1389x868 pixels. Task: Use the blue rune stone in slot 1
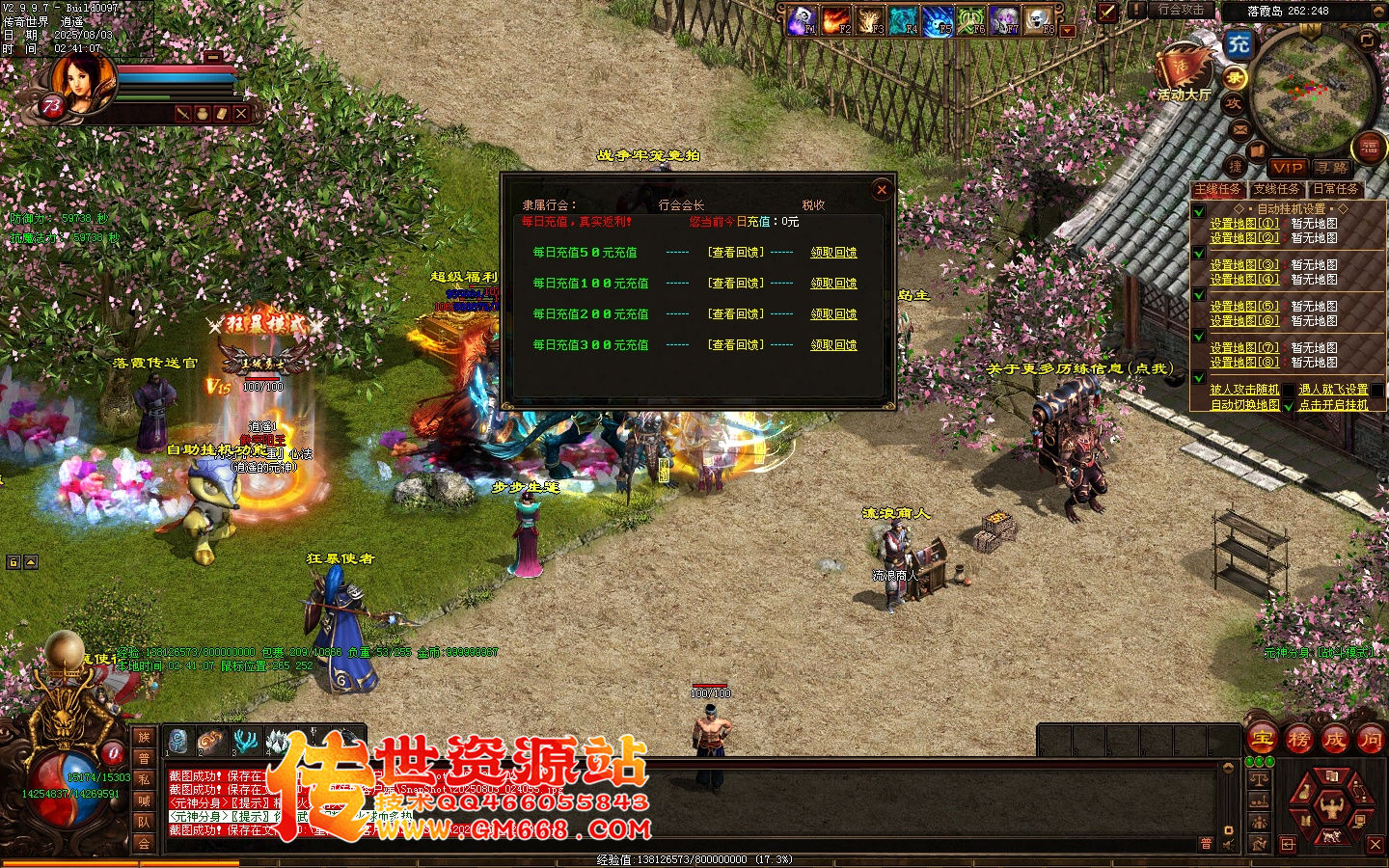tap(177, 741)
